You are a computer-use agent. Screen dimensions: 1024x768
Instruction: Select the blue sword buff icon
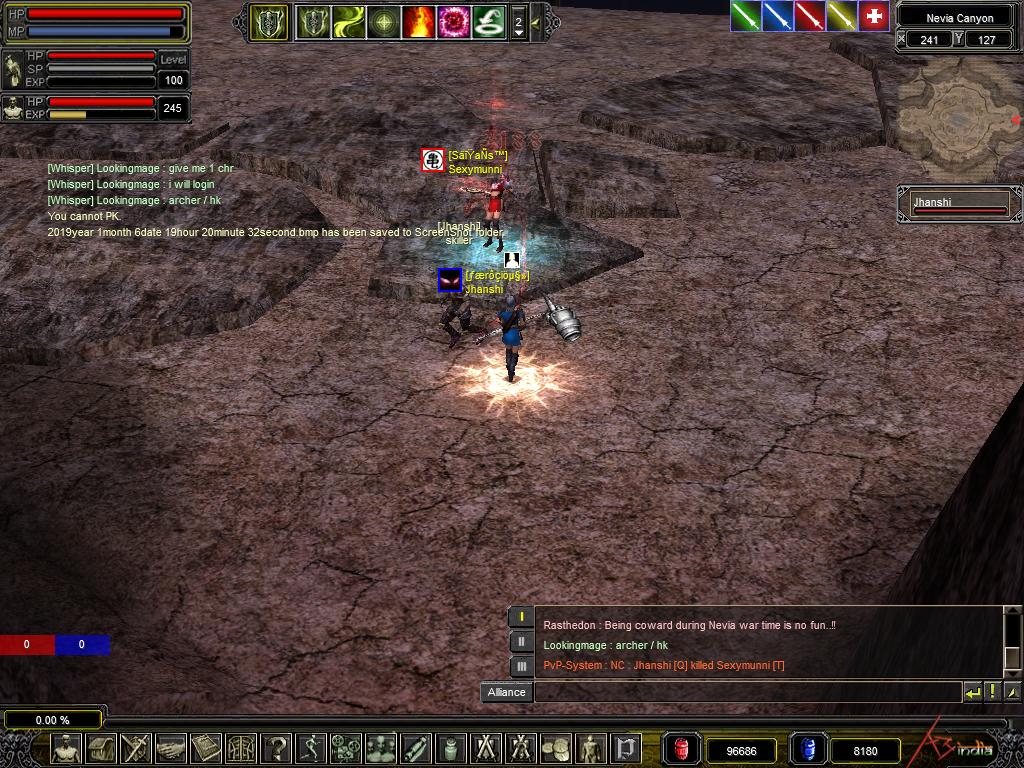coord(777,16)
